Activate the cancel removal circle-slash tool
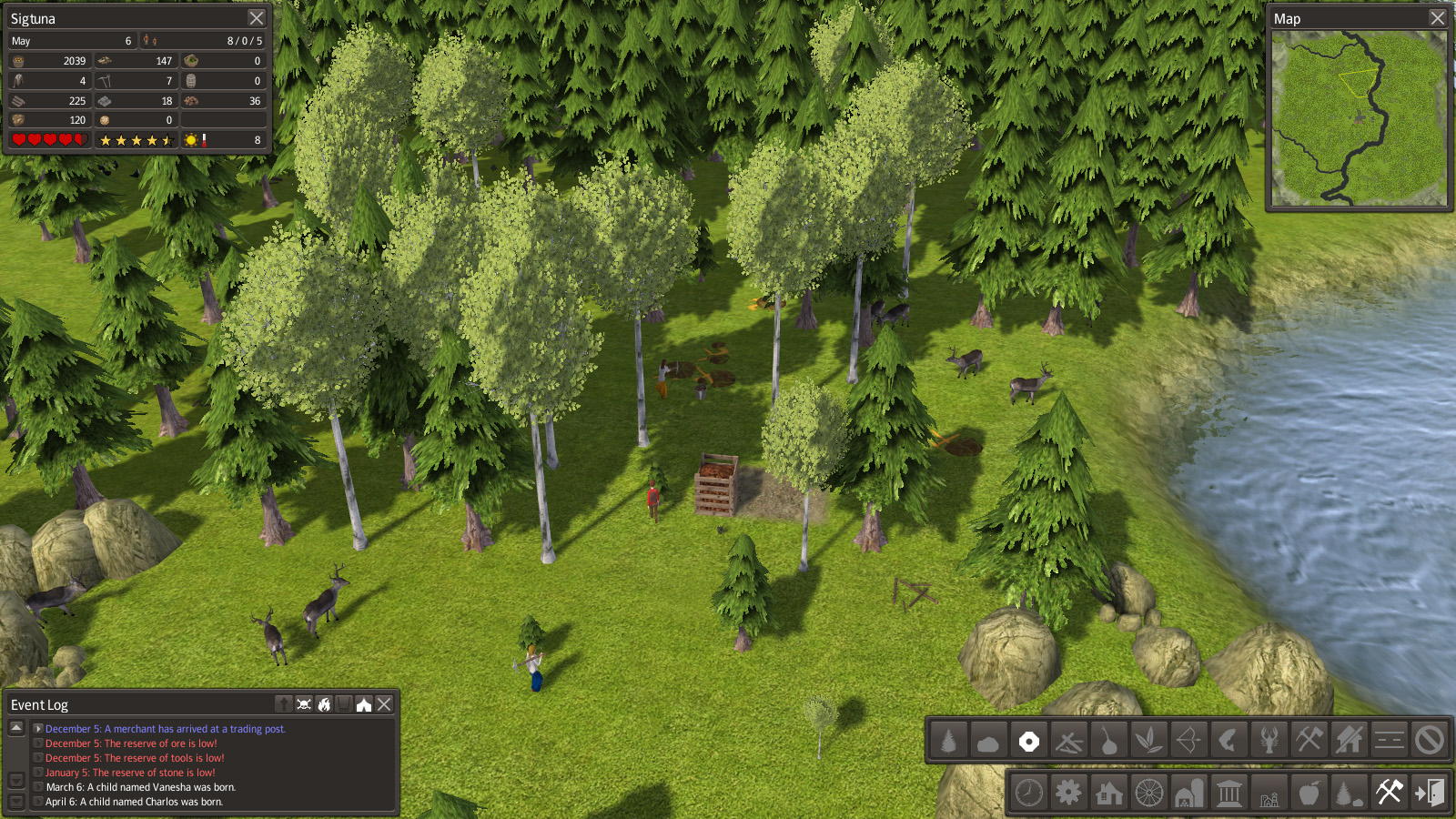Image resolution: width=1456 pixels, height=819 pixels. pos(1429,741)
